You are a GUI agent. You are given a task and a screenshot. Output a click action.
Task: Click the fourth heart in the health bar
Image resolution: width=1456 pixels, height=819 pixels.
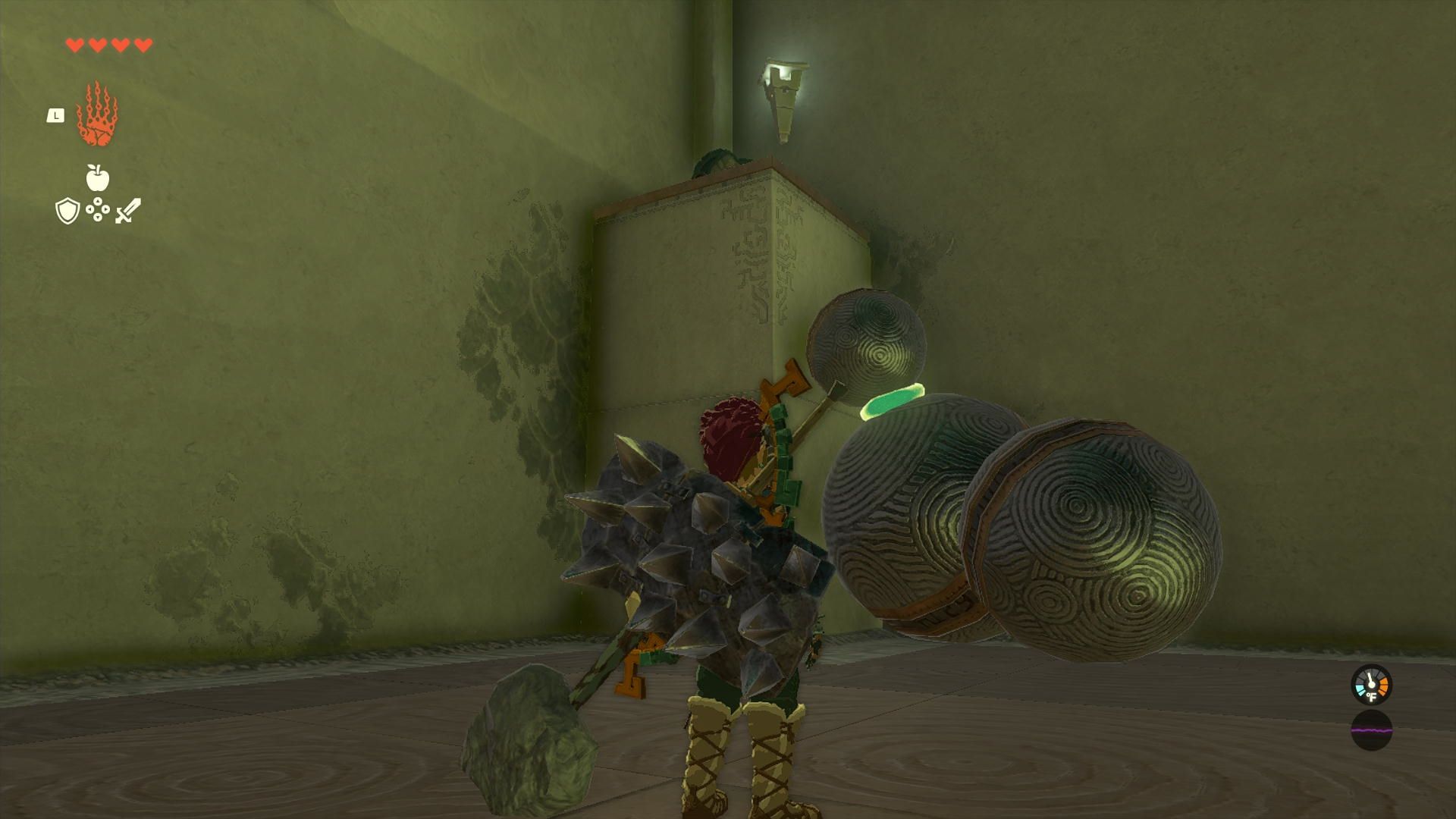[x=140, y=43]
